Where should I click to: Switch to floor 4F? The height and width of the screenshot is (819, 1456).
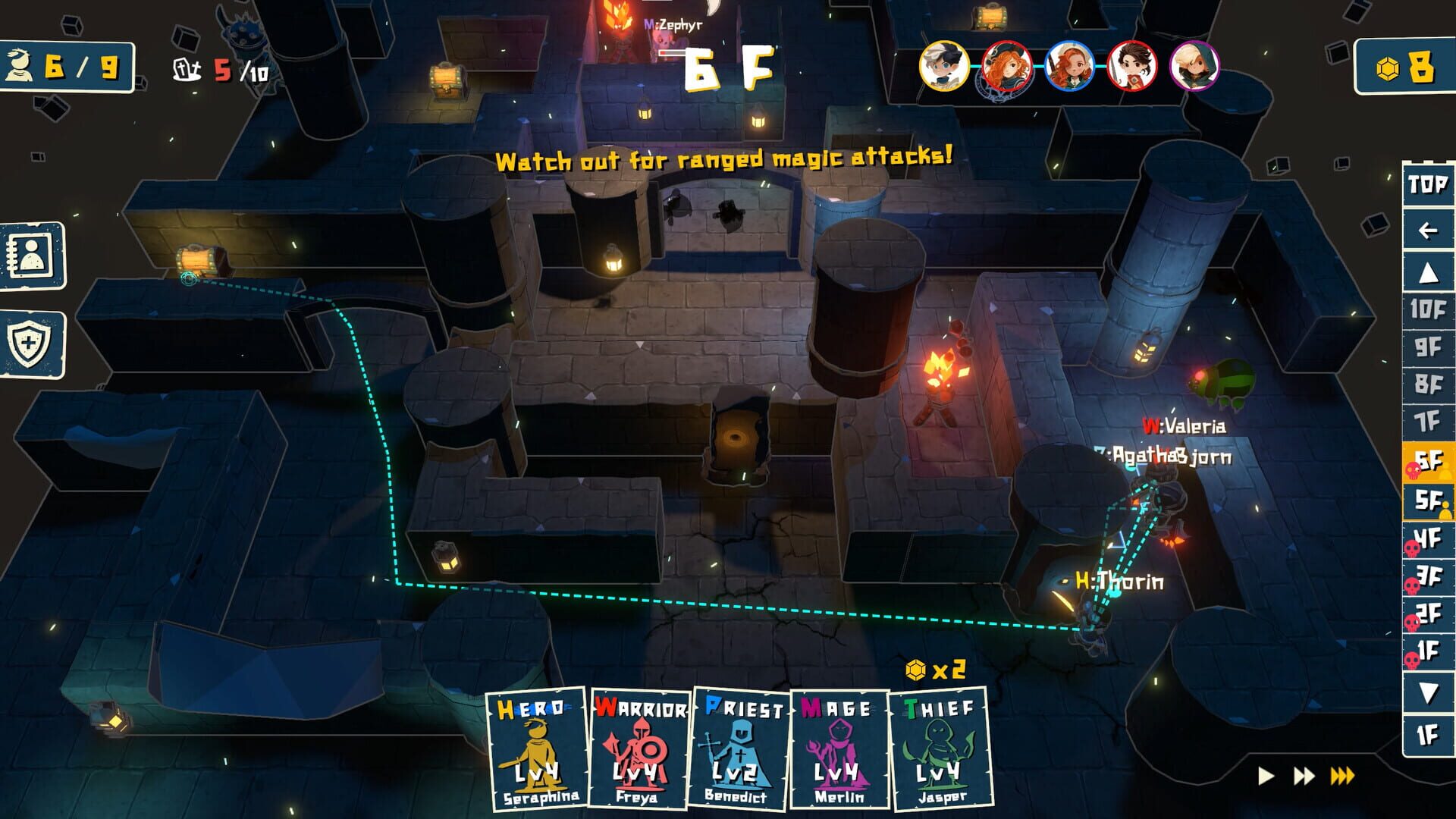tap(1427, 539)
